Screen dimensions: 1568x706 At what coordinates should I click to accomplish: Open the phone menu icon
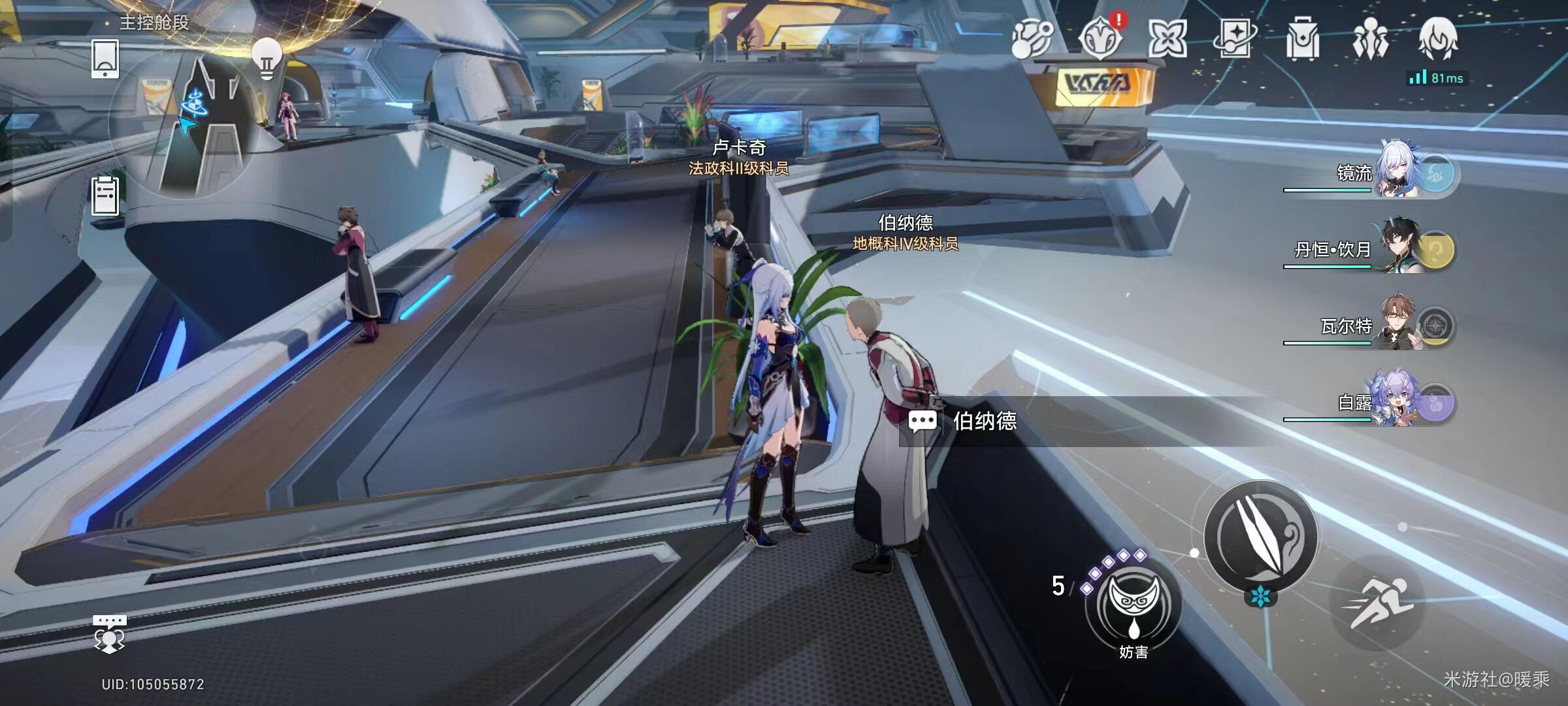pos(105,58)
